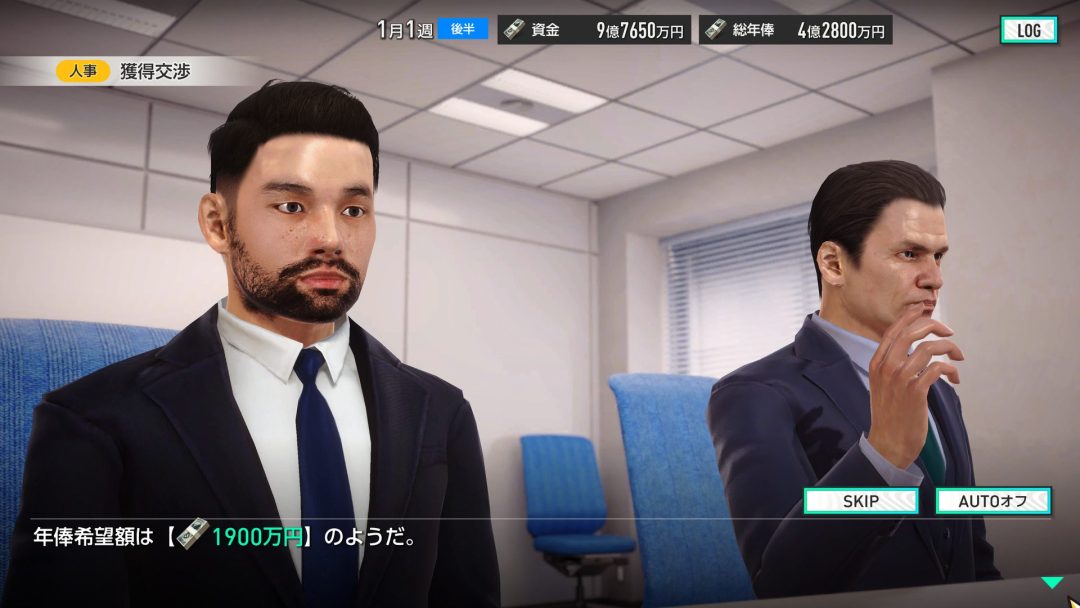This screenshot has height=608, width=1080.
Task: Toggle the AUTO off button
Action: (x=992, y=501)
